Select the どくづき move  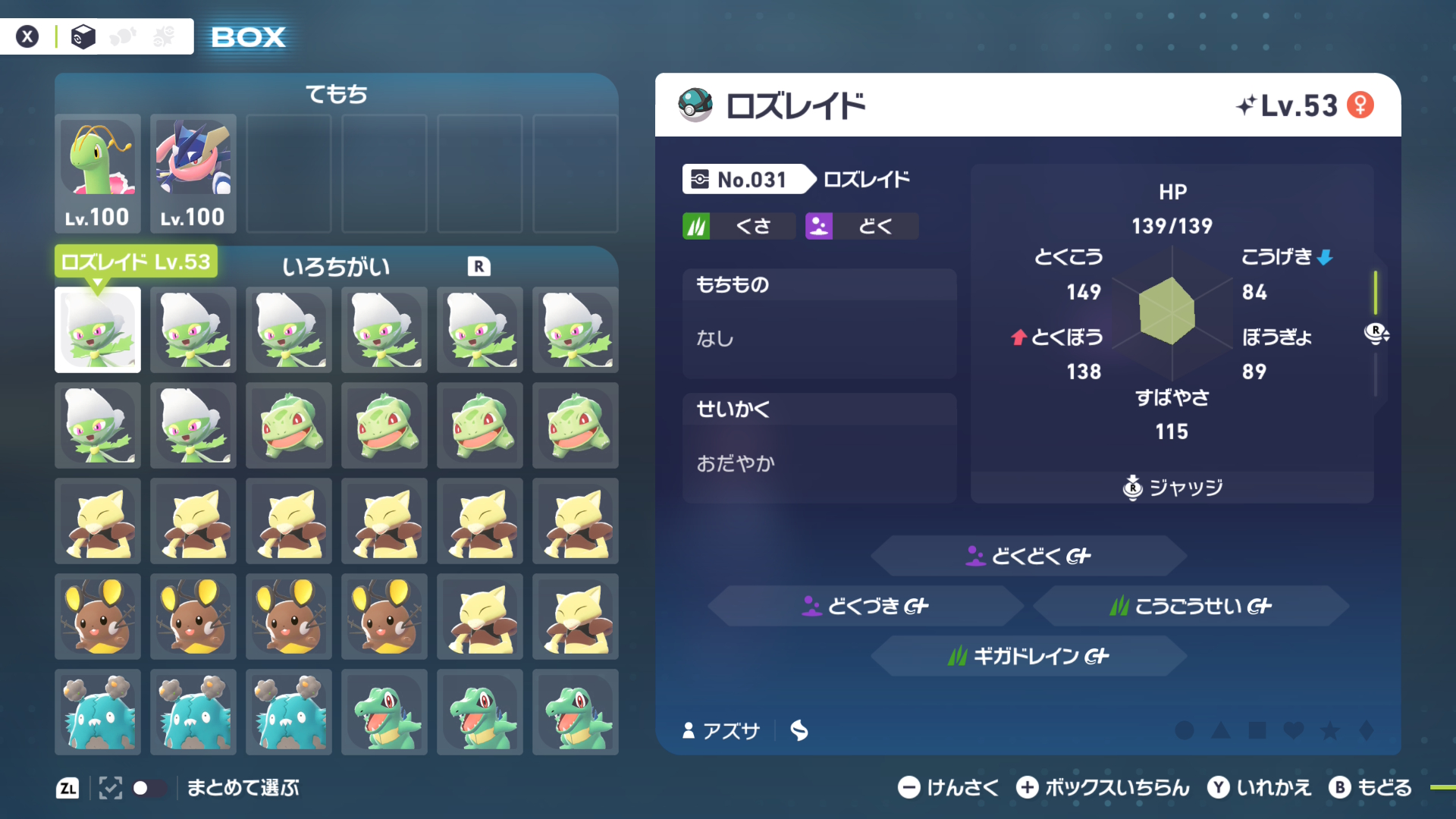(865, 606)
